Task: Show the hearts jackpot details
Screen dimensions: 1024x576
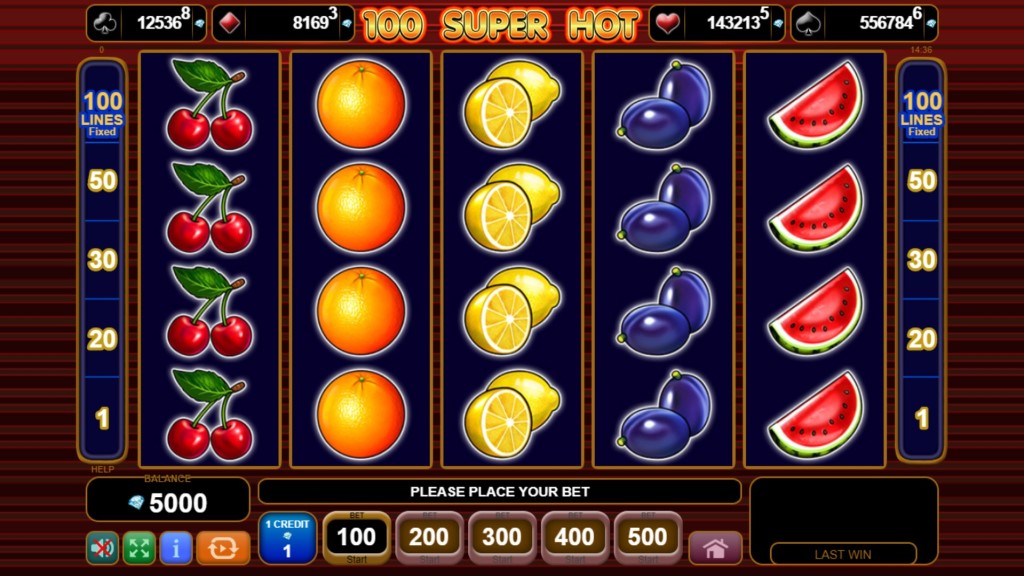Action: 716,23
